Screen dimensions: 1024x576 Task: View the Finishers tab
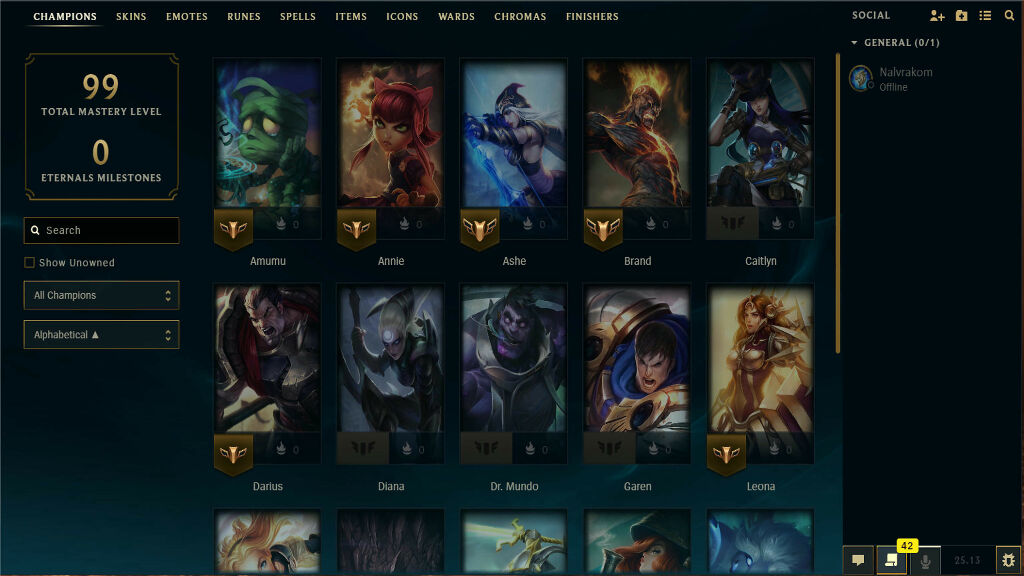coord(592,17)
